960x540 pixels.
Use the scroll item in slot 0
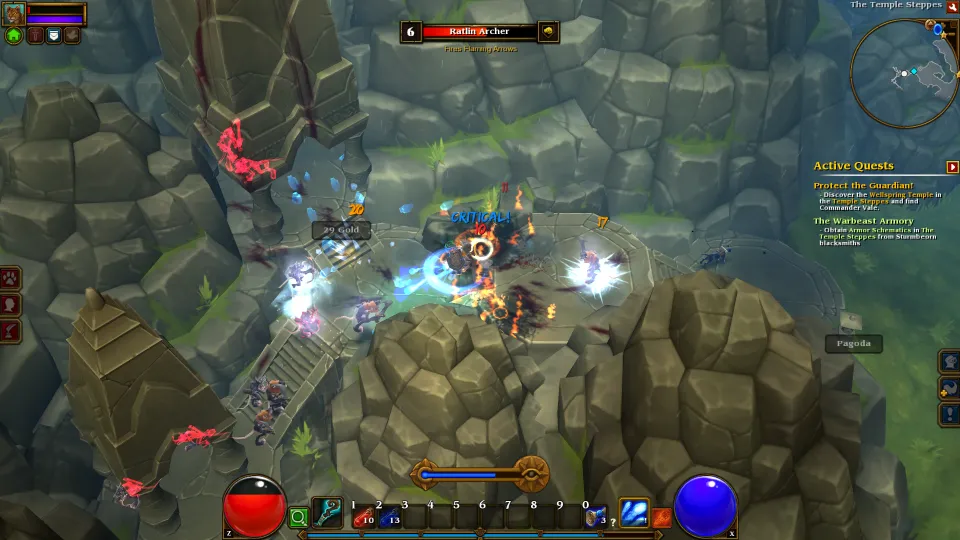(595, 515)
